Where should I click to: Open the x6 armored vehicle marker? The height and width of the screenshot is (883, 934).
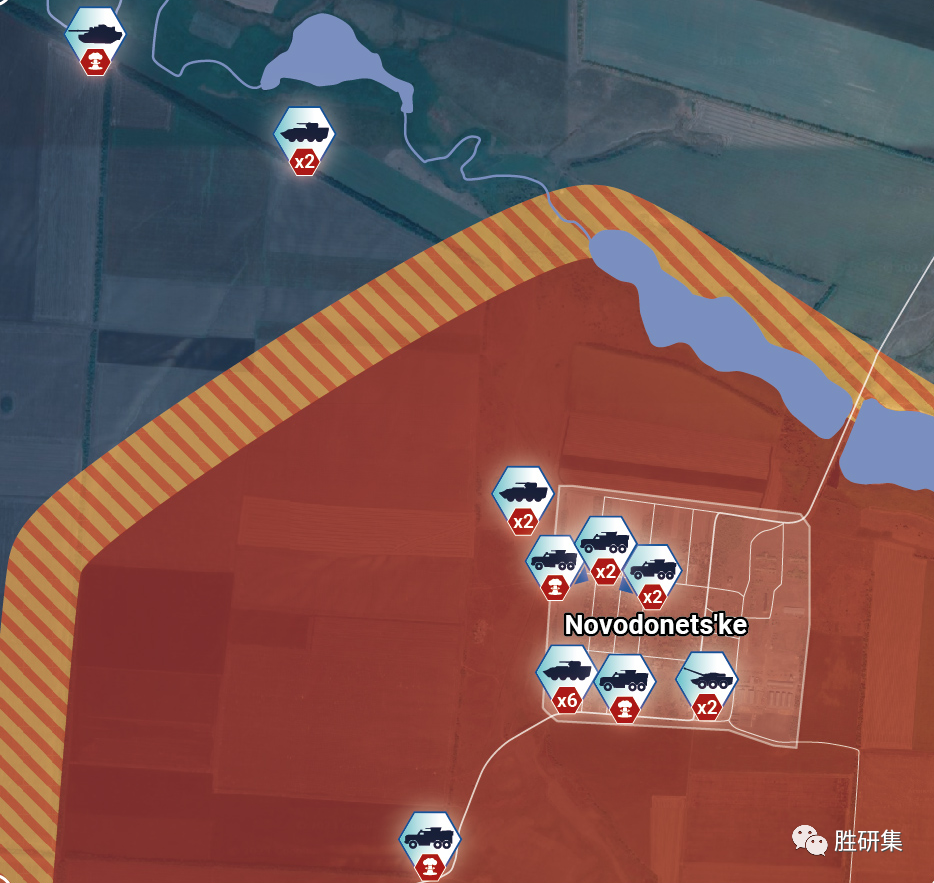[x=567, y=672]
